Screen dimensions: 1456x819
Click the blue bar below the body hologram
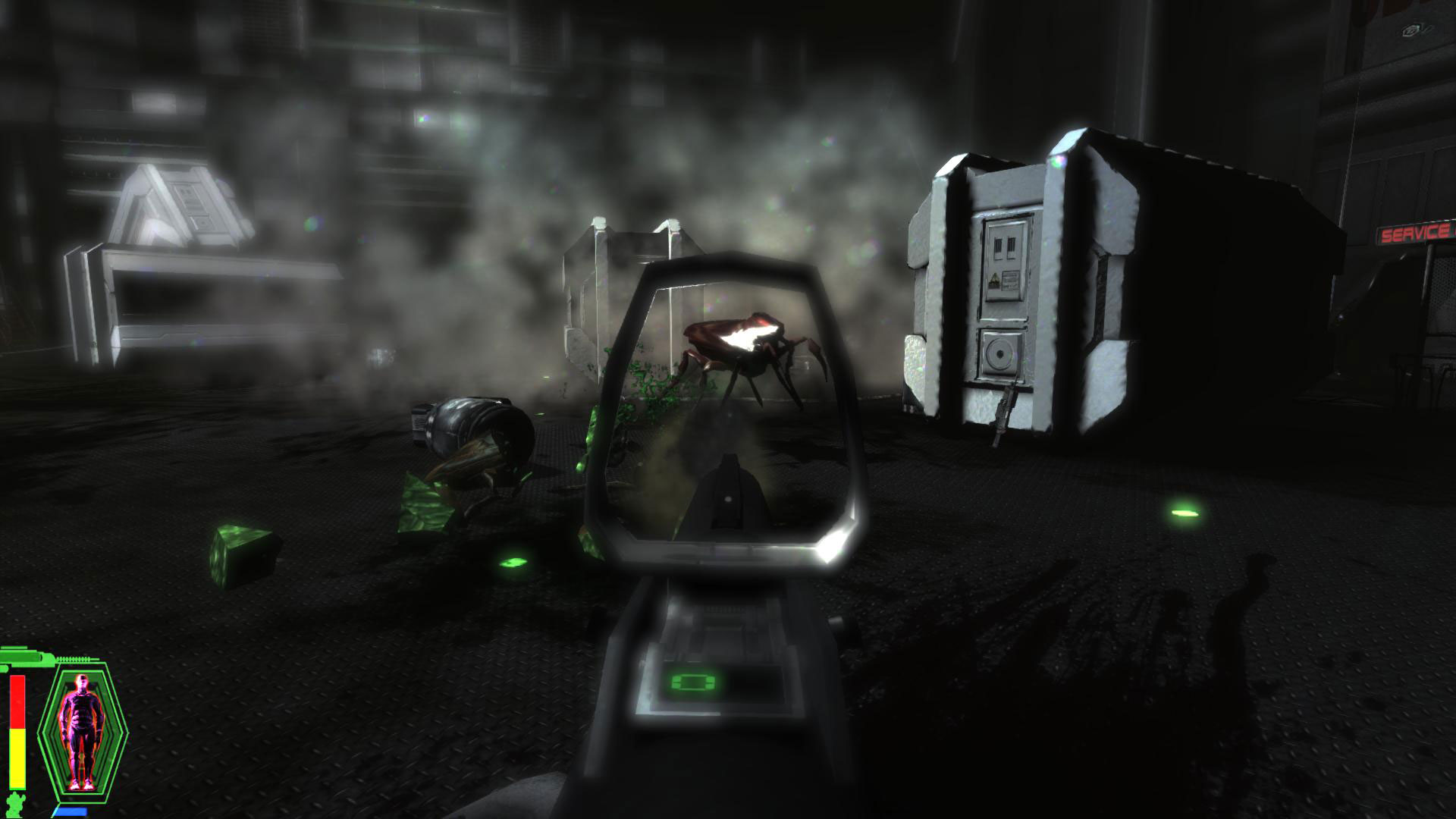71,810
